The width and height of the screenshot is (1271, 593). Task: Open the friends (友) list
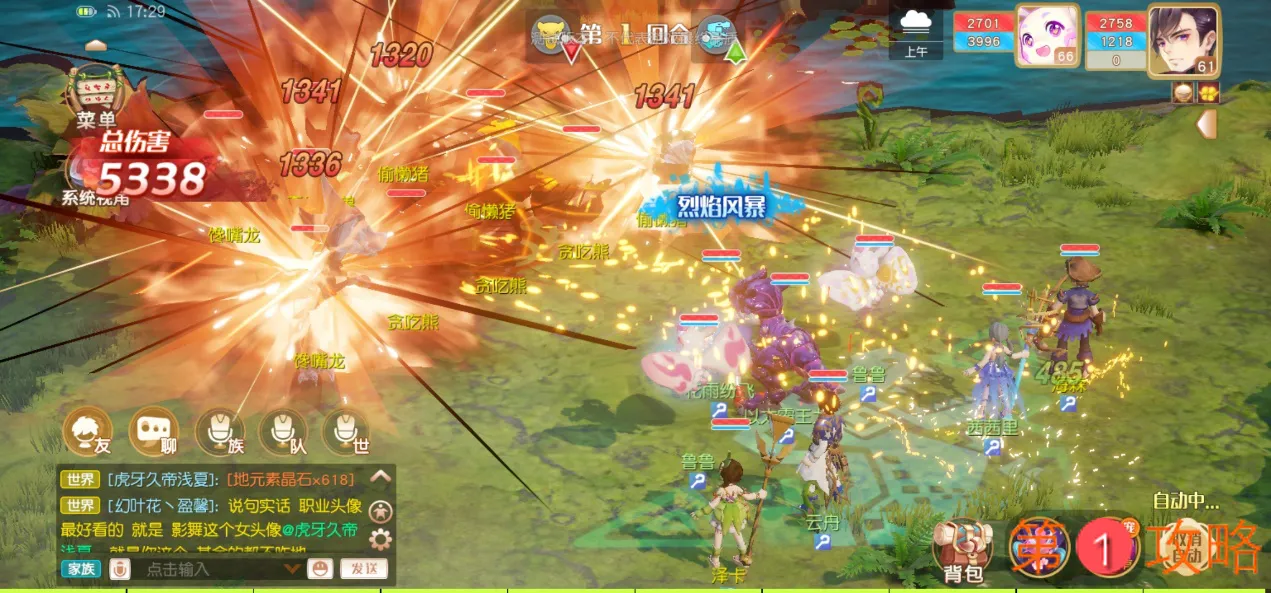(88, 432)
